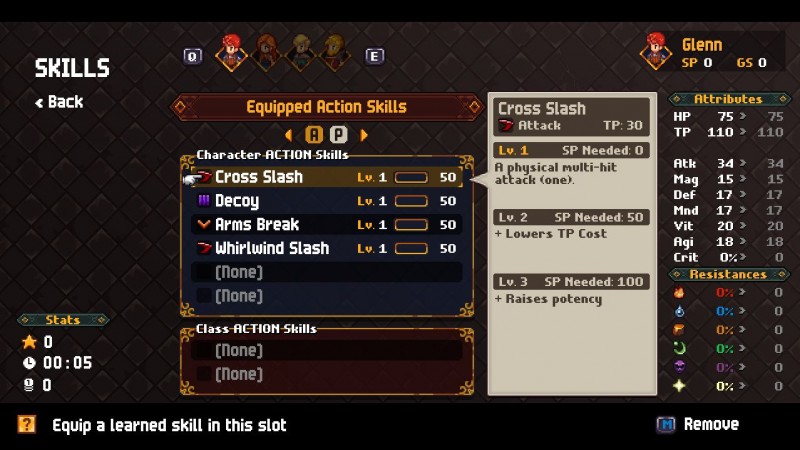
Task: View Cross Slash Lv. 2 upgrade
Action: [572, 217]
